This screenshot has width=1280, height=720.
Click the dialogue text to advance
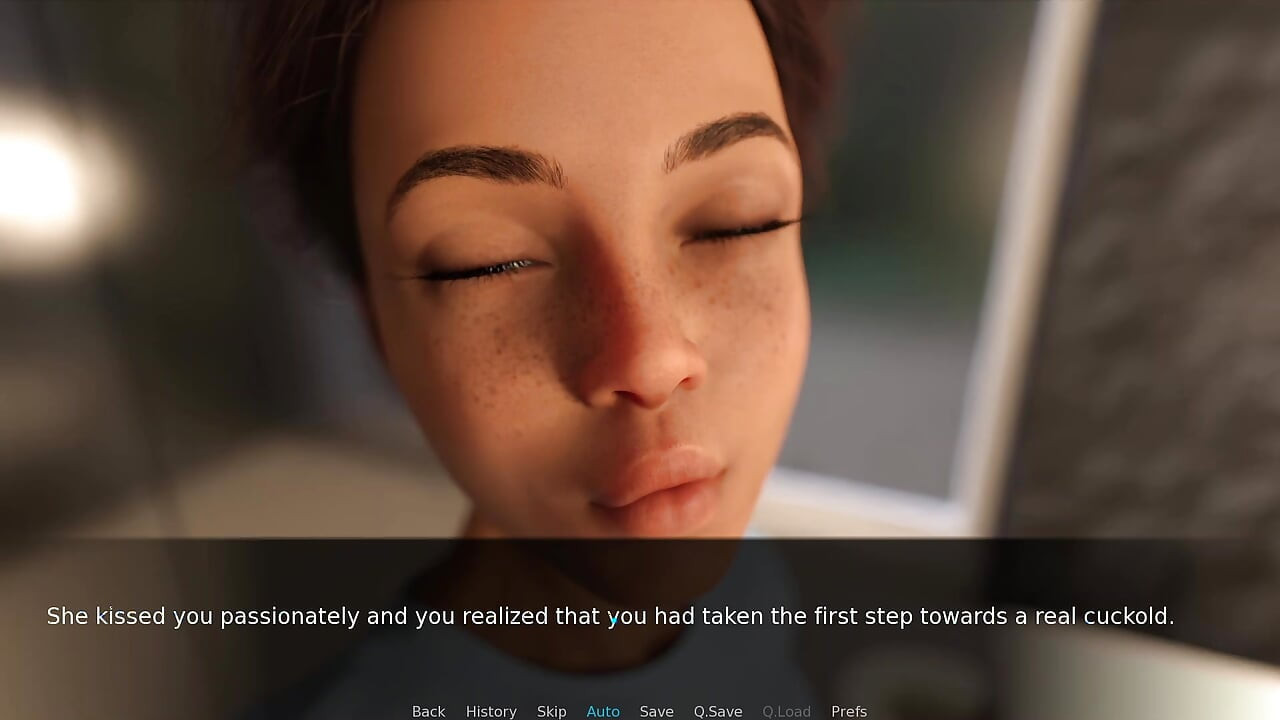[x=611, y=616]
